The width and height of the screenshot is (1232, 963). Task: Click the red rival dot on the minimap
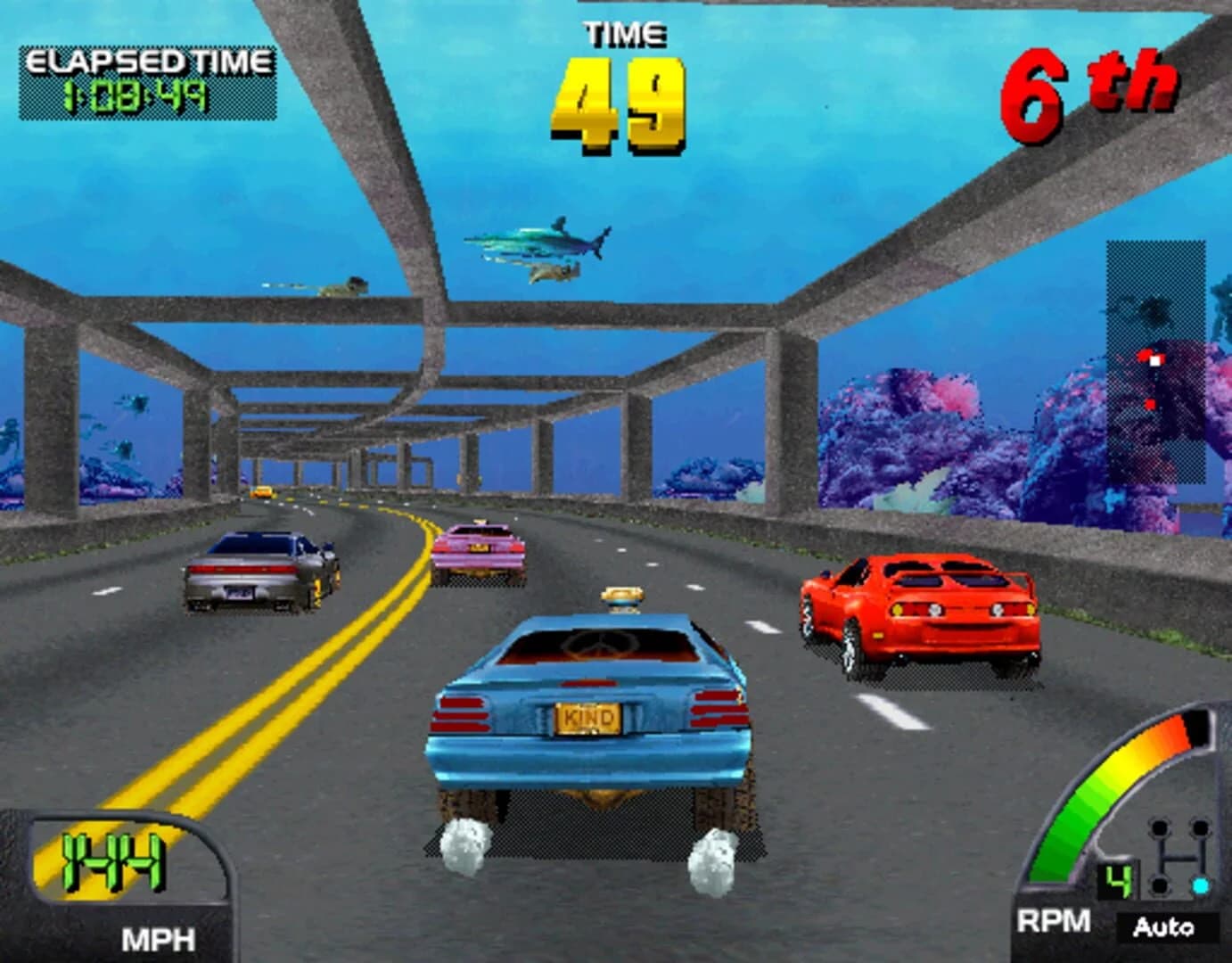point(1150,404)
